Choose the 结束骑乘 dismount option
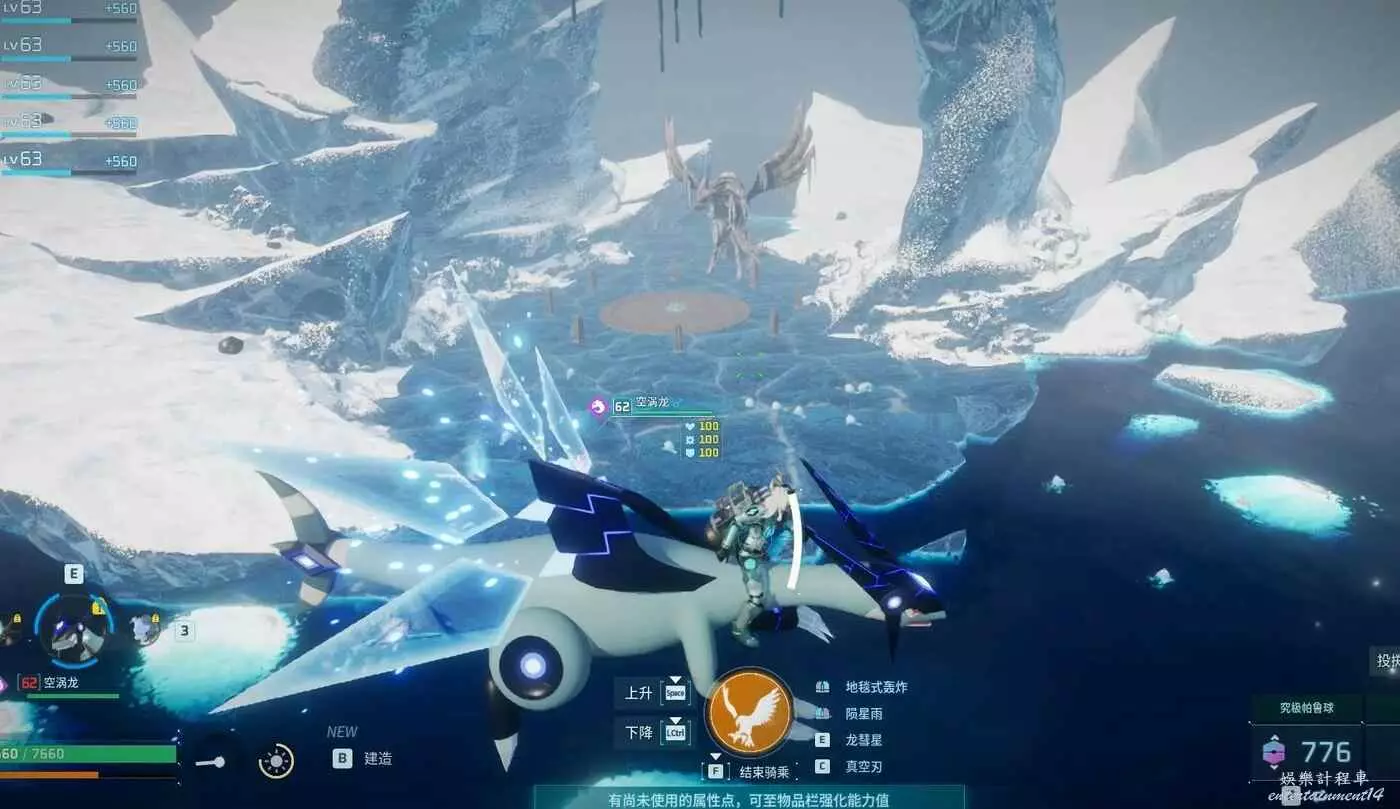 tap(764, 772)
